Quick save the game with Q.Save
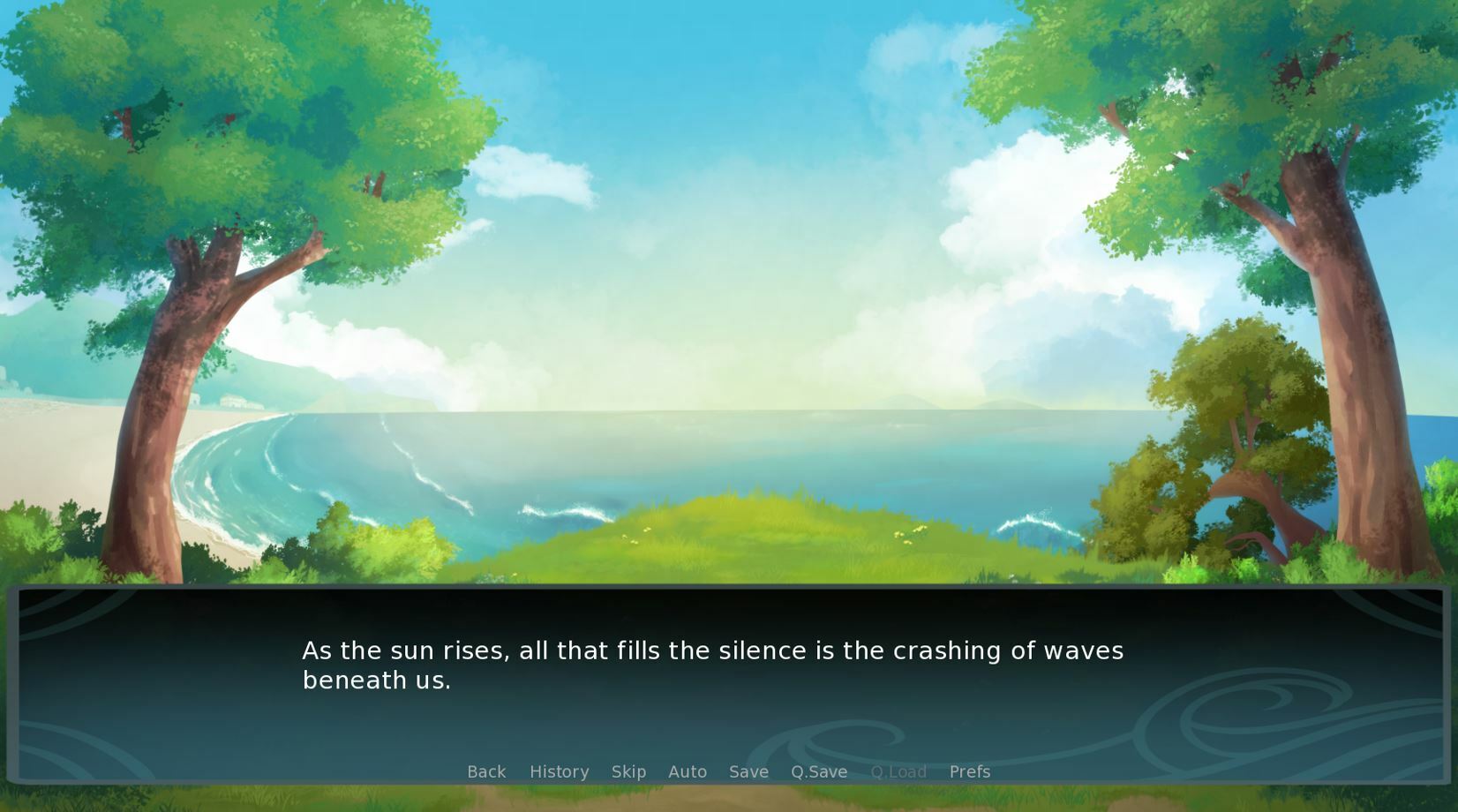The height and width of the screenshot is (812, 1458). coord(818,771)
